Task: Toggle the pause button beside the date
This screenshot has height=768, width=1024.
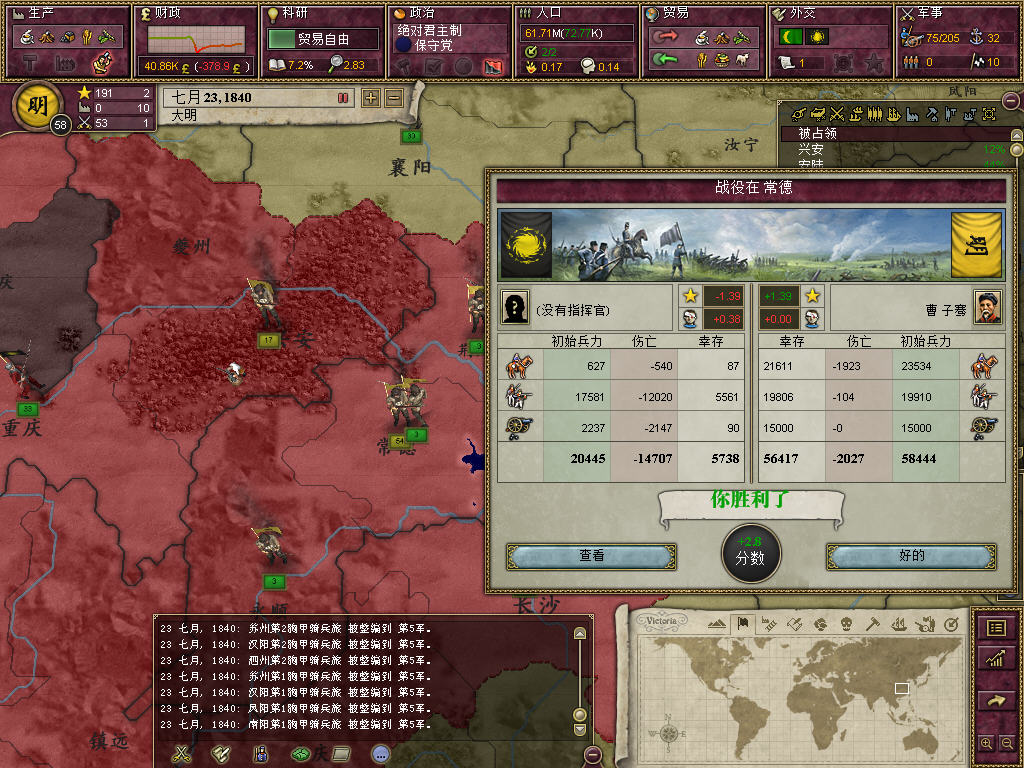Action: click(343, 98)
